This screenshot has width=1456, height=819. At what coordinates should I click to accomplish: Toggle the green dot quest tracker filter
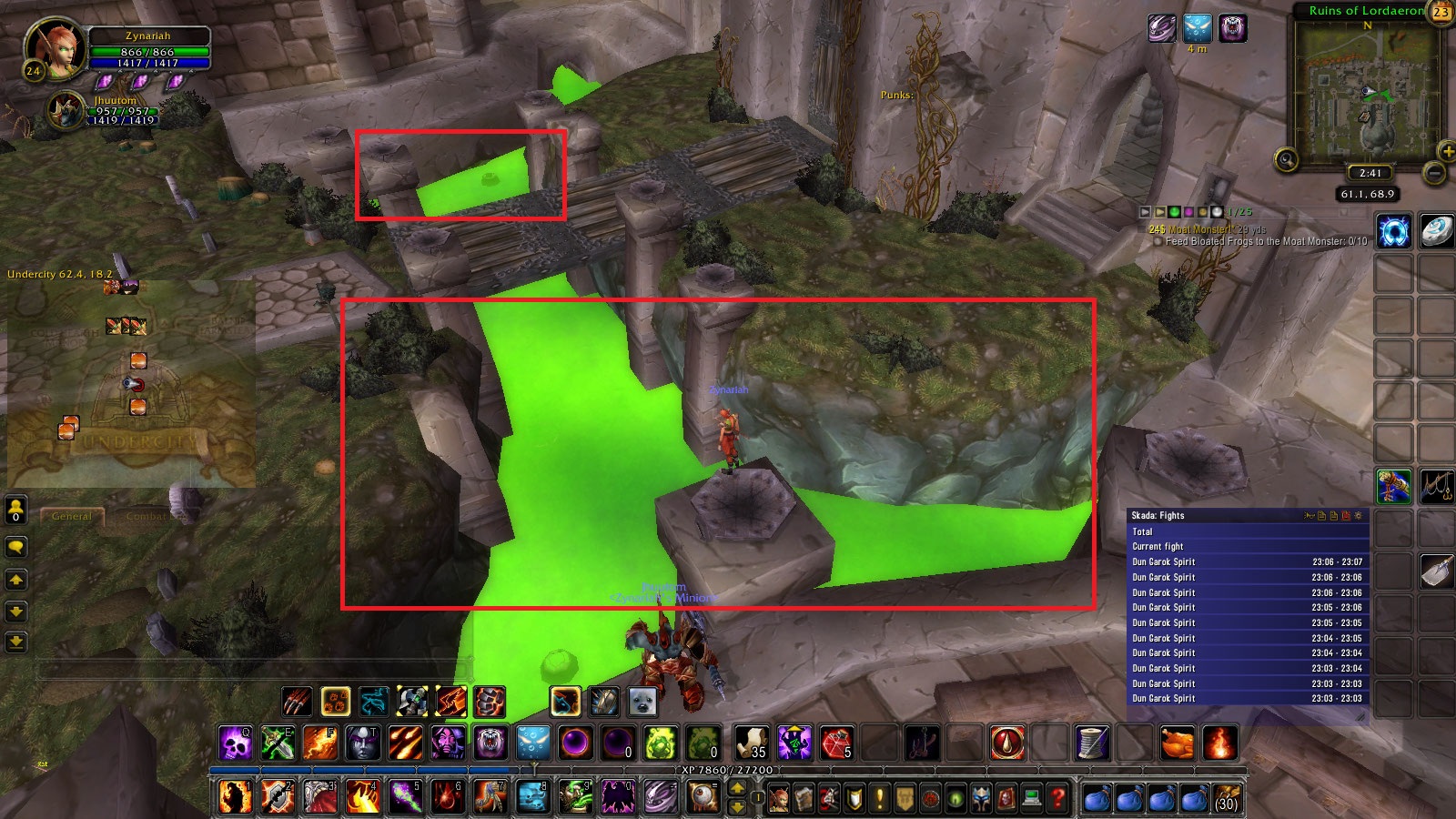(1173, 212)
